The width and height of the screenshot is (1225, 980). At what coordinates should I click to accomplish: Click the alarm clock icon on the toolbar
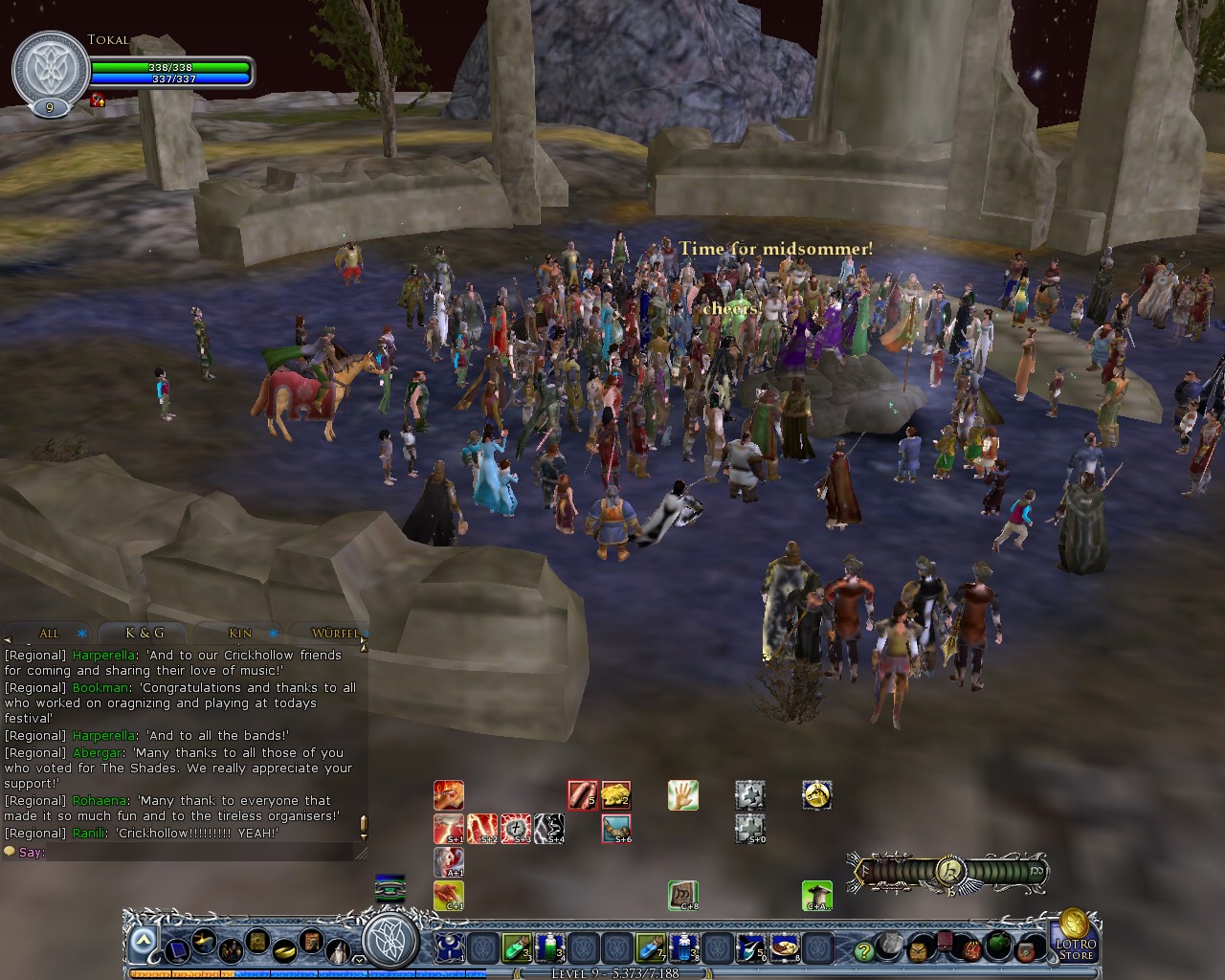point(919,951)
